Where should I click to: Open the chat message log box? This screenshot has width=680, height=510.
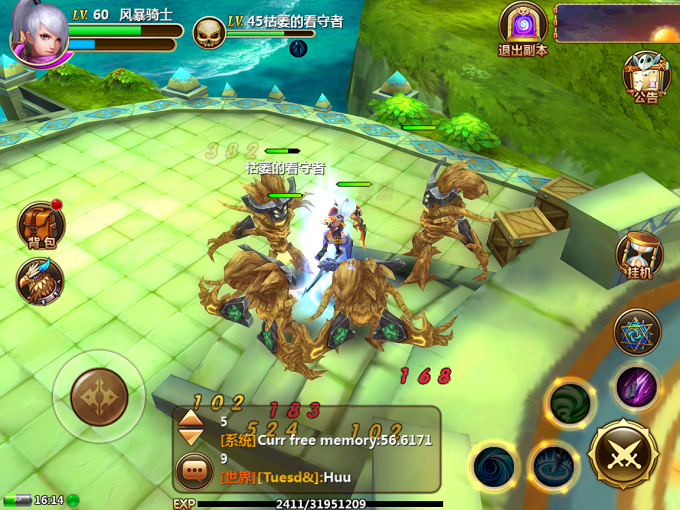[325, 449]
